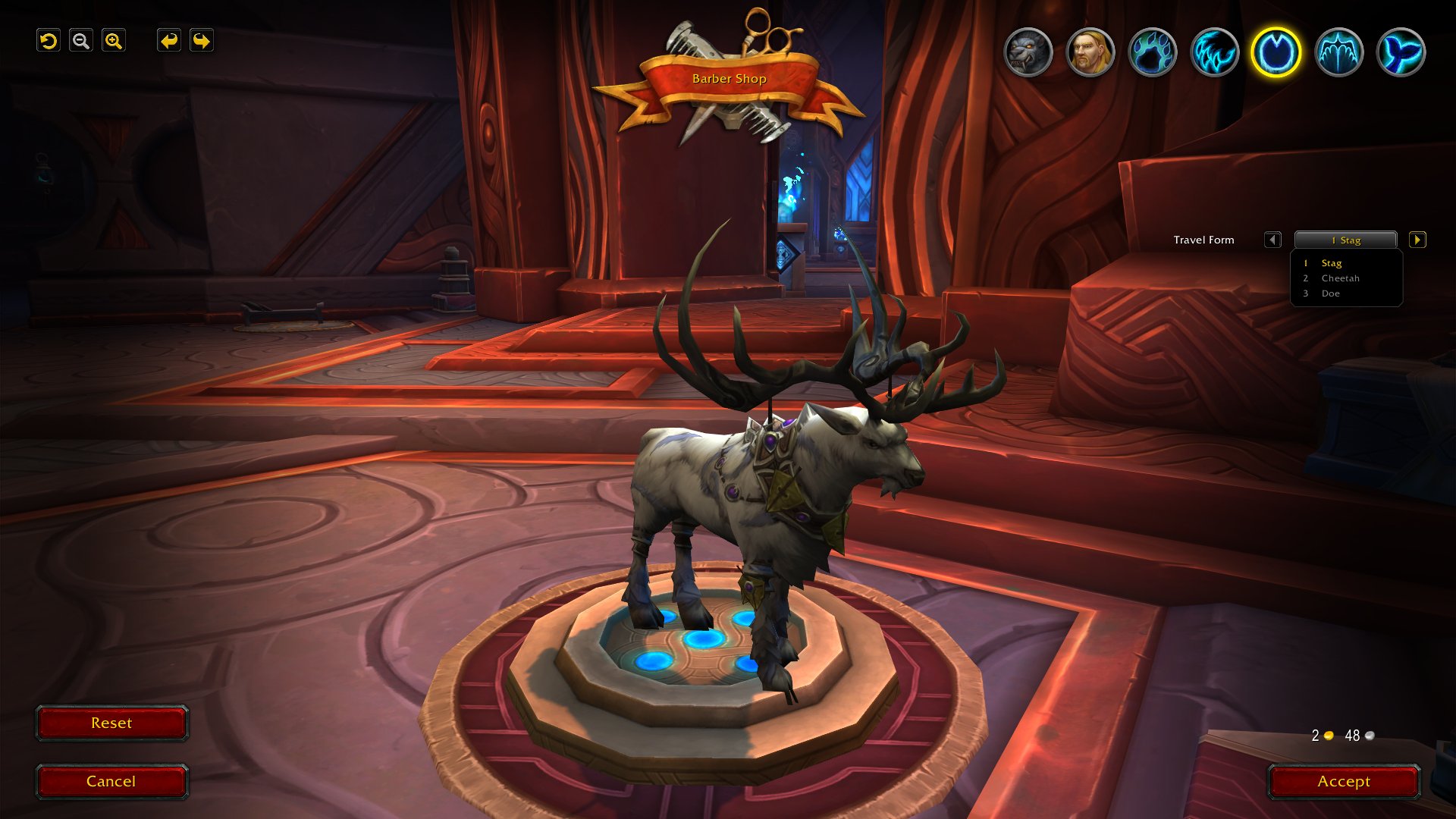The image size is (1456, 819).
Task: Rotate the model left with arrow button
Action: pos(168,41)
